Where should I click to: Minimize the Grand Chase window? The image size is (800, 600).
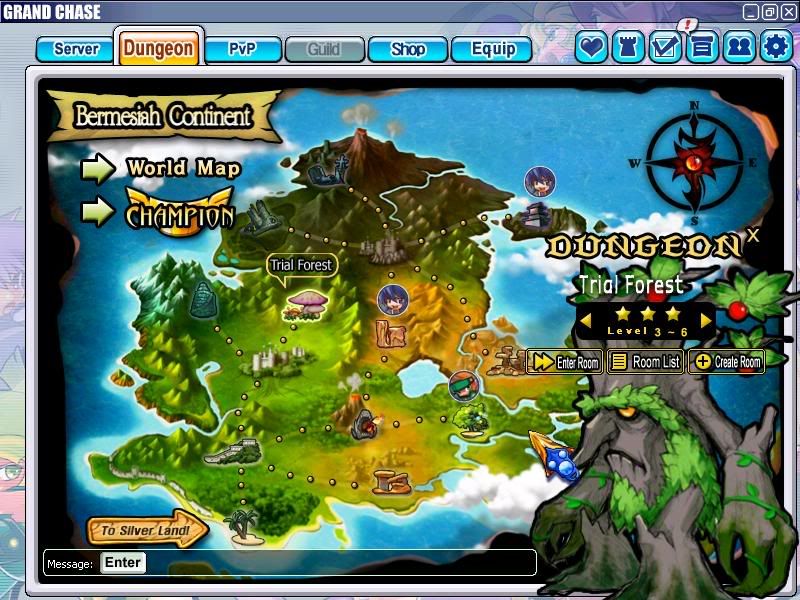(751, 11)
